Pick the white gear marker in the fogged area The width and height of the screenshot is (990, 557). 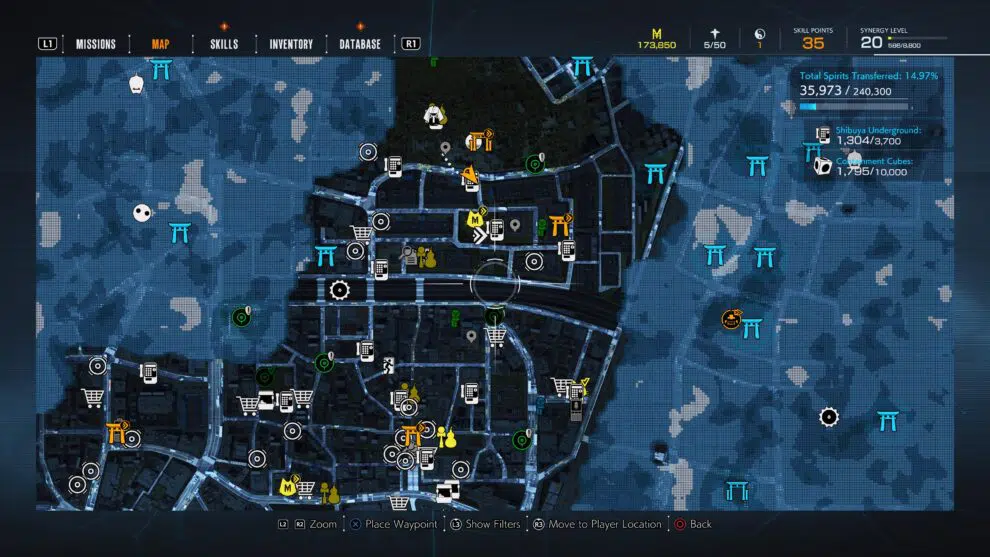(x=829, y=416)
